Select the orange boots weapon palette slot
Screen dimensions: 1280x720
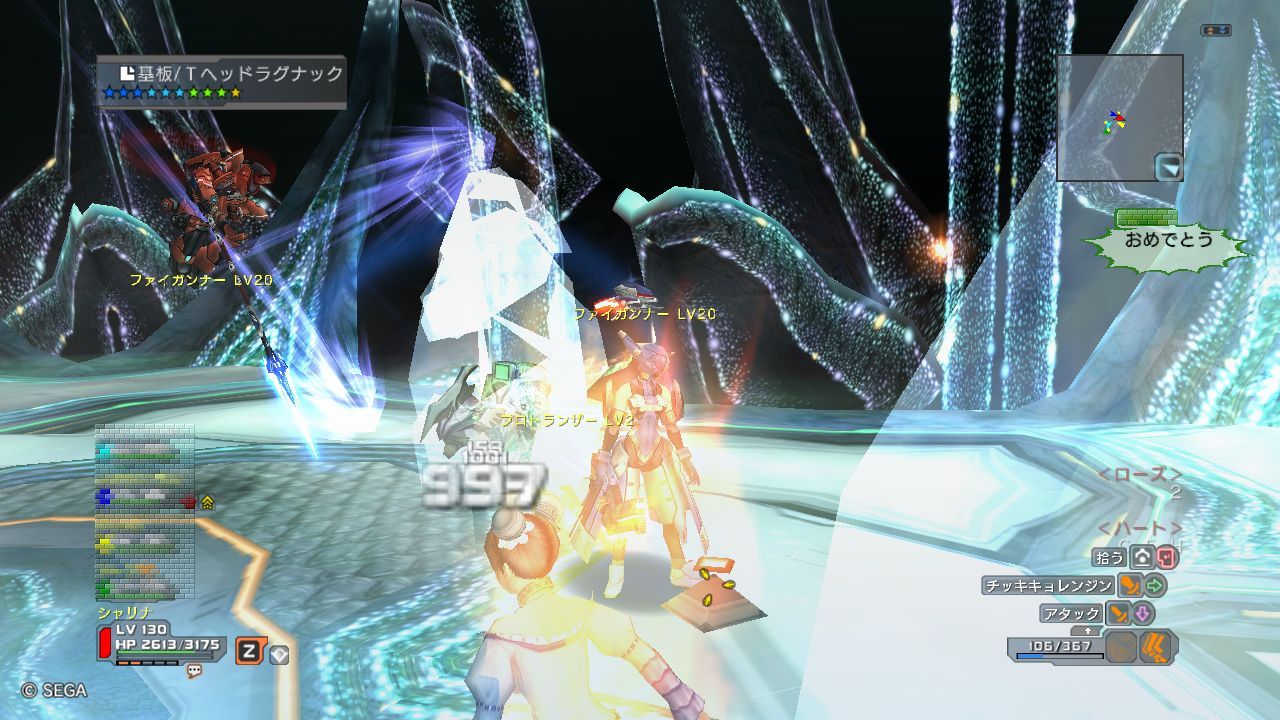click(x=1156, y=647)
